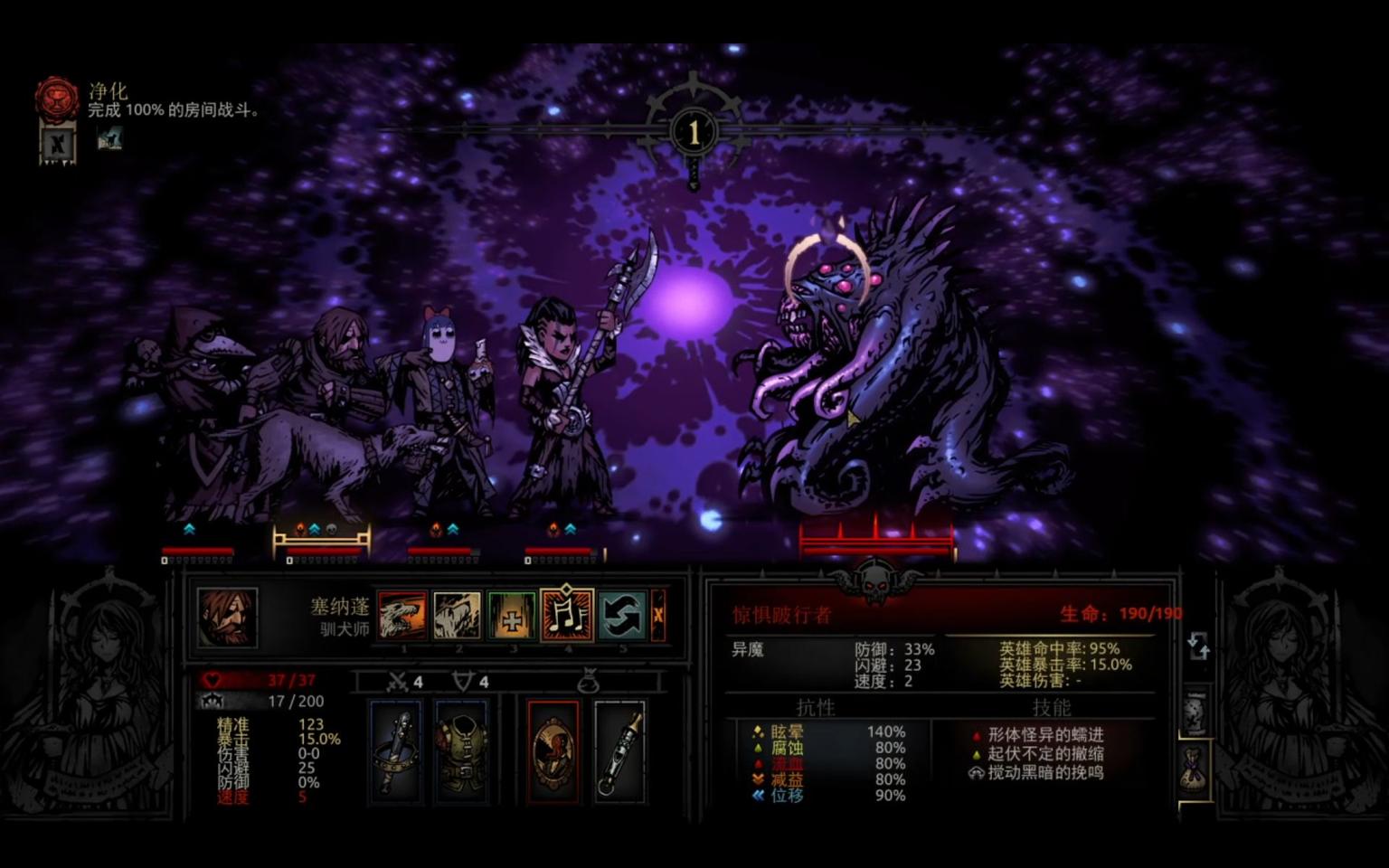This screenshot has height=868, width=1389.
Task: Activate the green cross healing skill
Action: pyautogui.click(x=512, y=616)
